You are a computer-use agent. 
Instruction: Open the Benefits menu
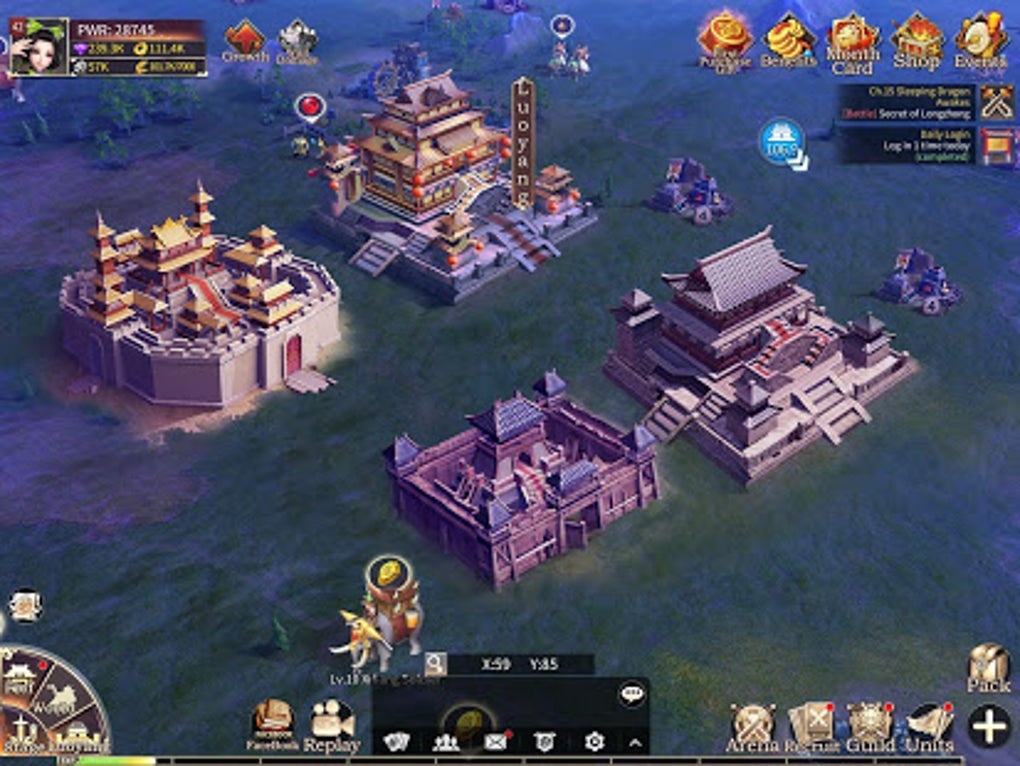point(789,42)
